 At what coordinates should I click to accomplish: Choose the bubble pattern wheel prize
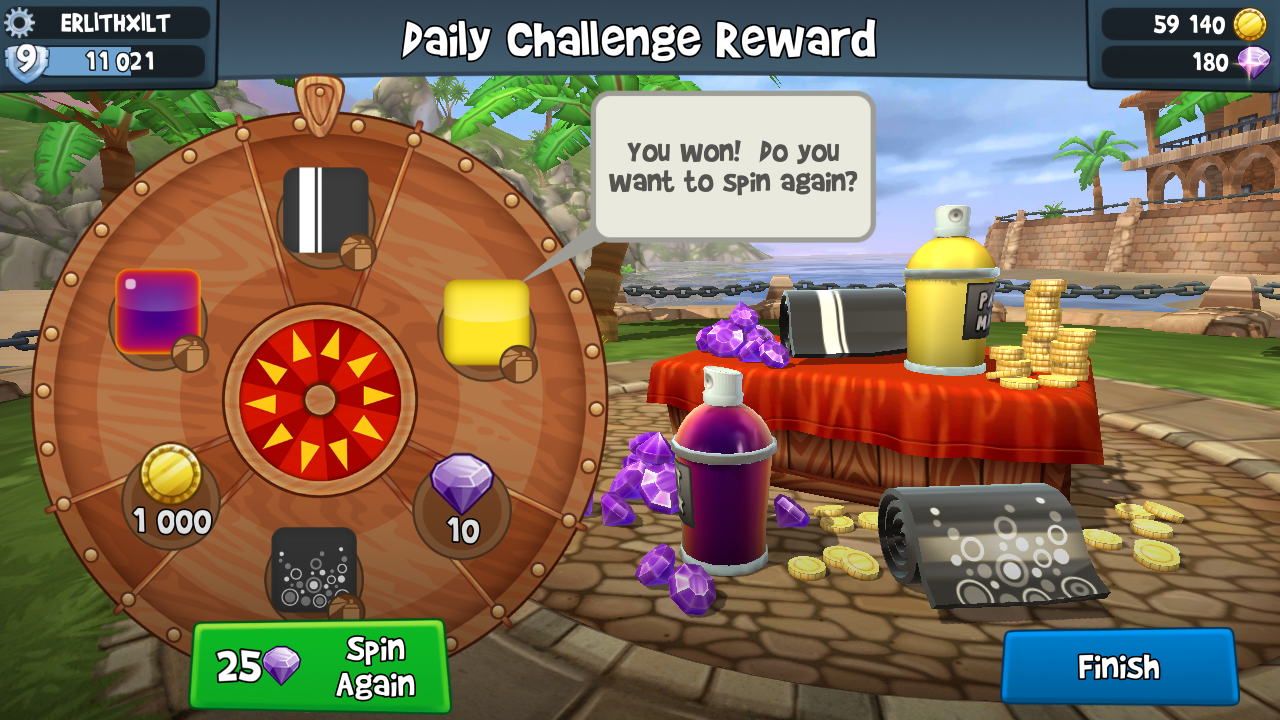pos(314,571)
